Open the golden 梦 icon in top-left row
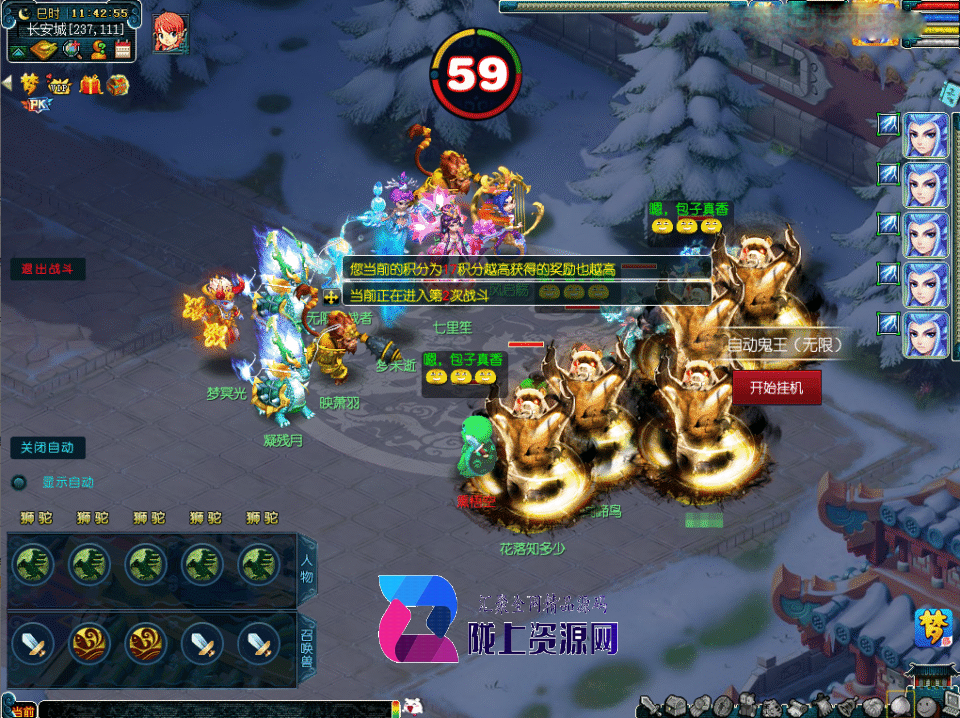The width and height of the screenshot is (960, 718). tap(30, 83)
